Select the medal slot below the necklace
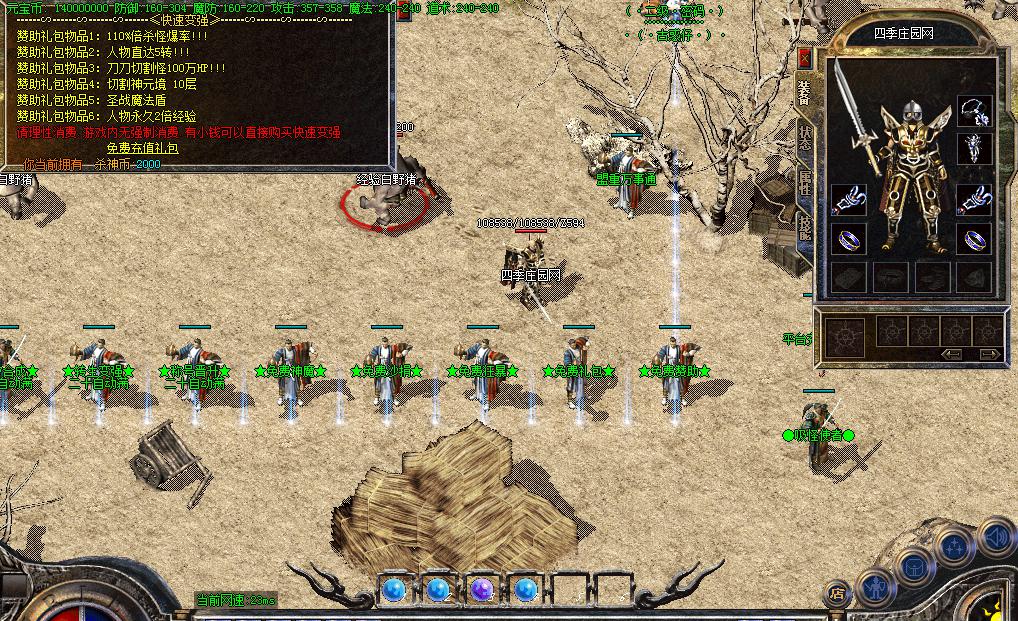This screenshot has height=621, width=1018. [x=974, y=149]
